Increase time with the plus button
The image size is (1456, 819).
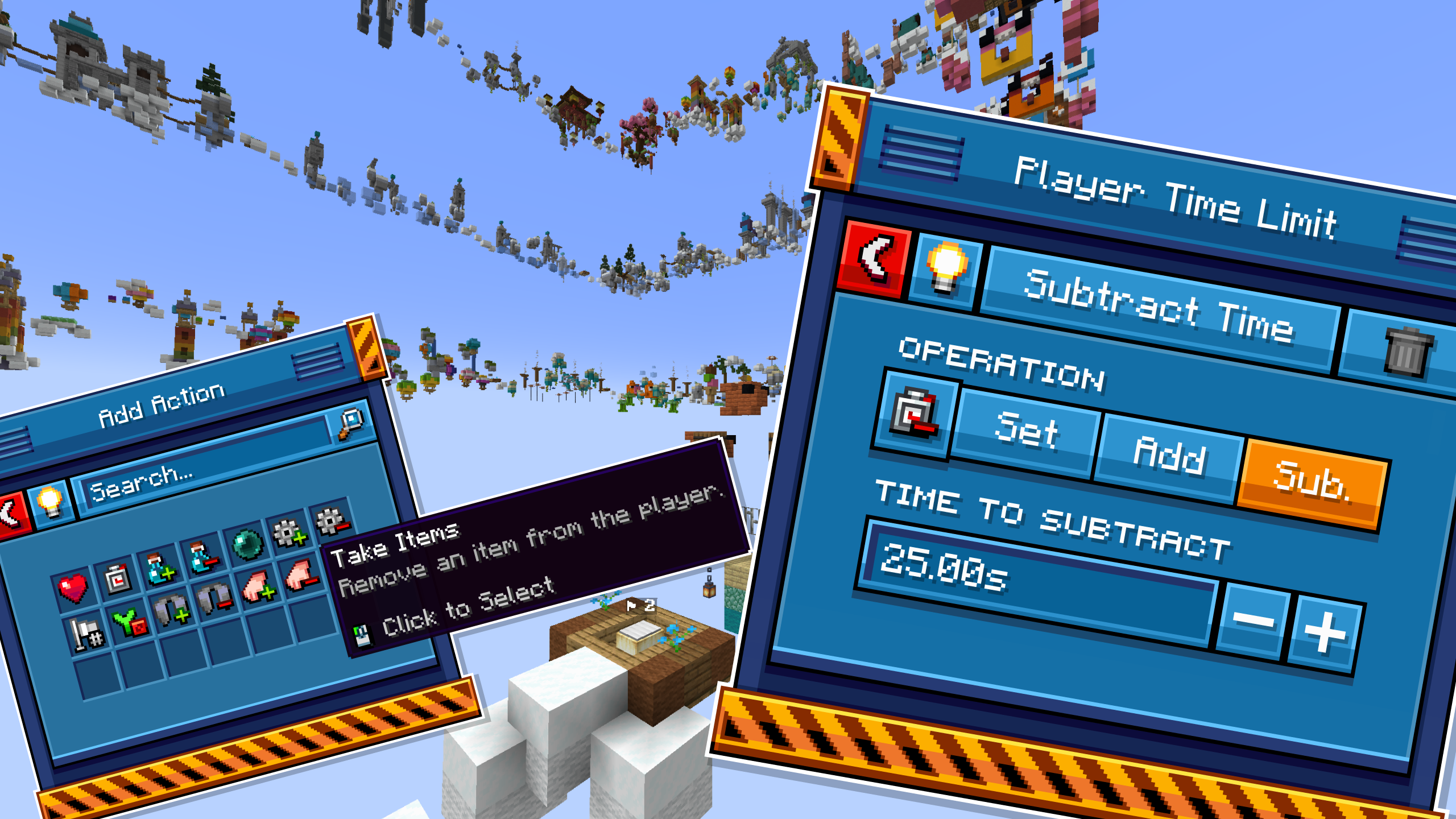point(1325,631)
